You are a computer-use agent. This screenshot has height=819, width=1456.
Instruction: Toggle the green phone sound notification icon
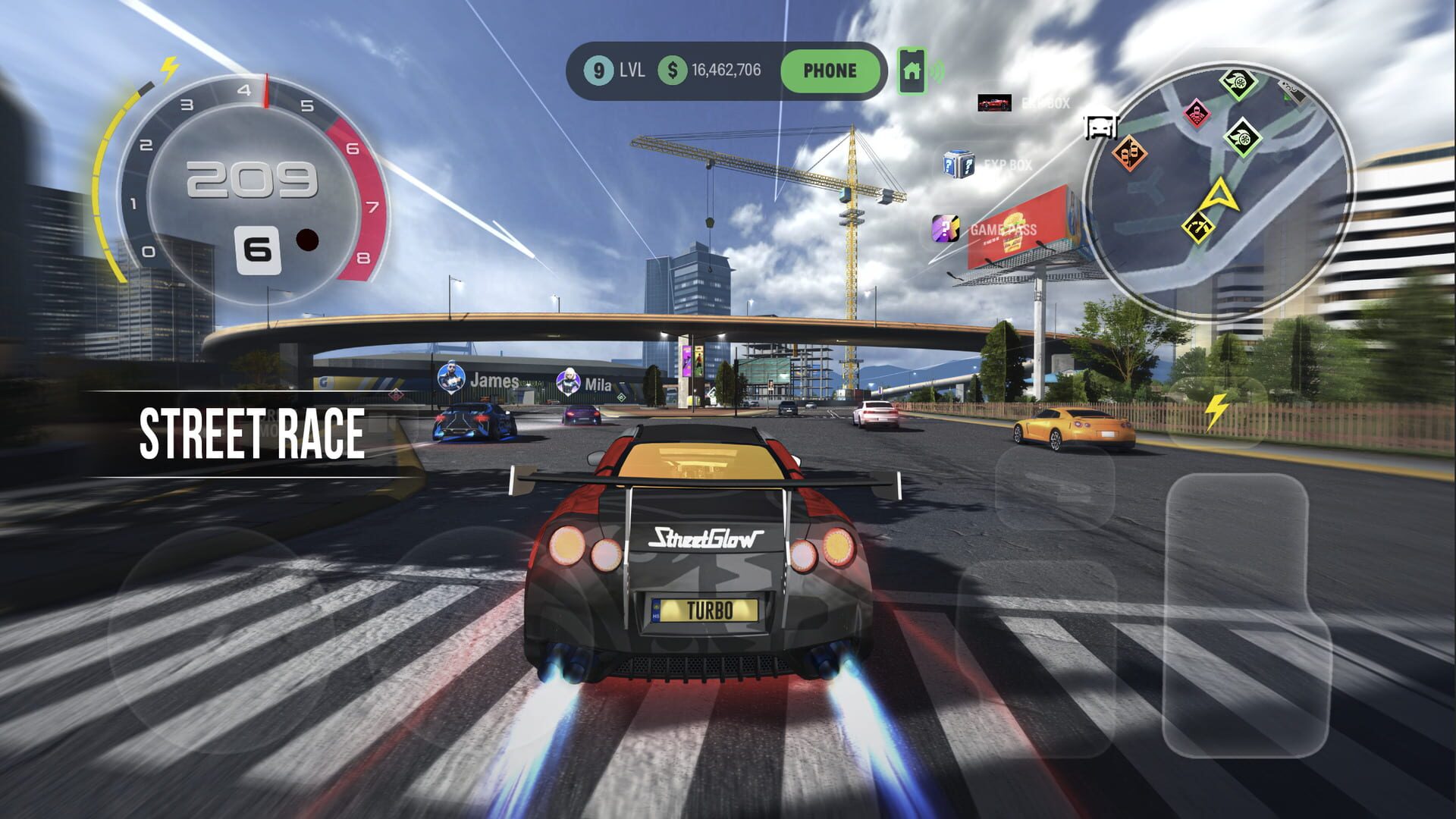912,71
